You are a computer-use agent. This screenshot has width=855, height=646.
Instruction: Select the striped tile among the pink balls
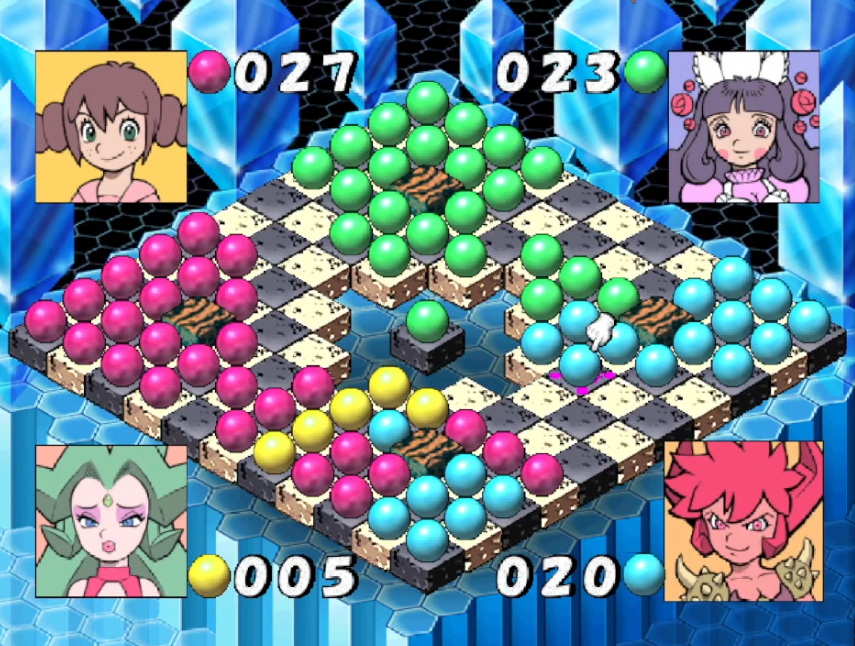pyautogui.click(x=193, y=318)
